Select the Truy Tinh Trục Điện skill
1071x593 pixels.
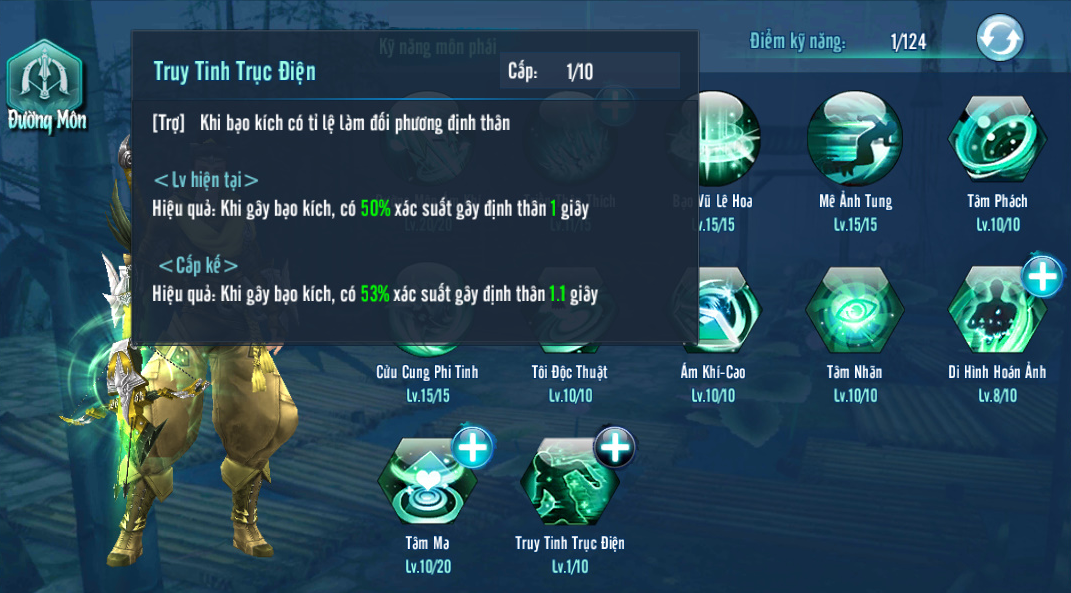[569, 483]
